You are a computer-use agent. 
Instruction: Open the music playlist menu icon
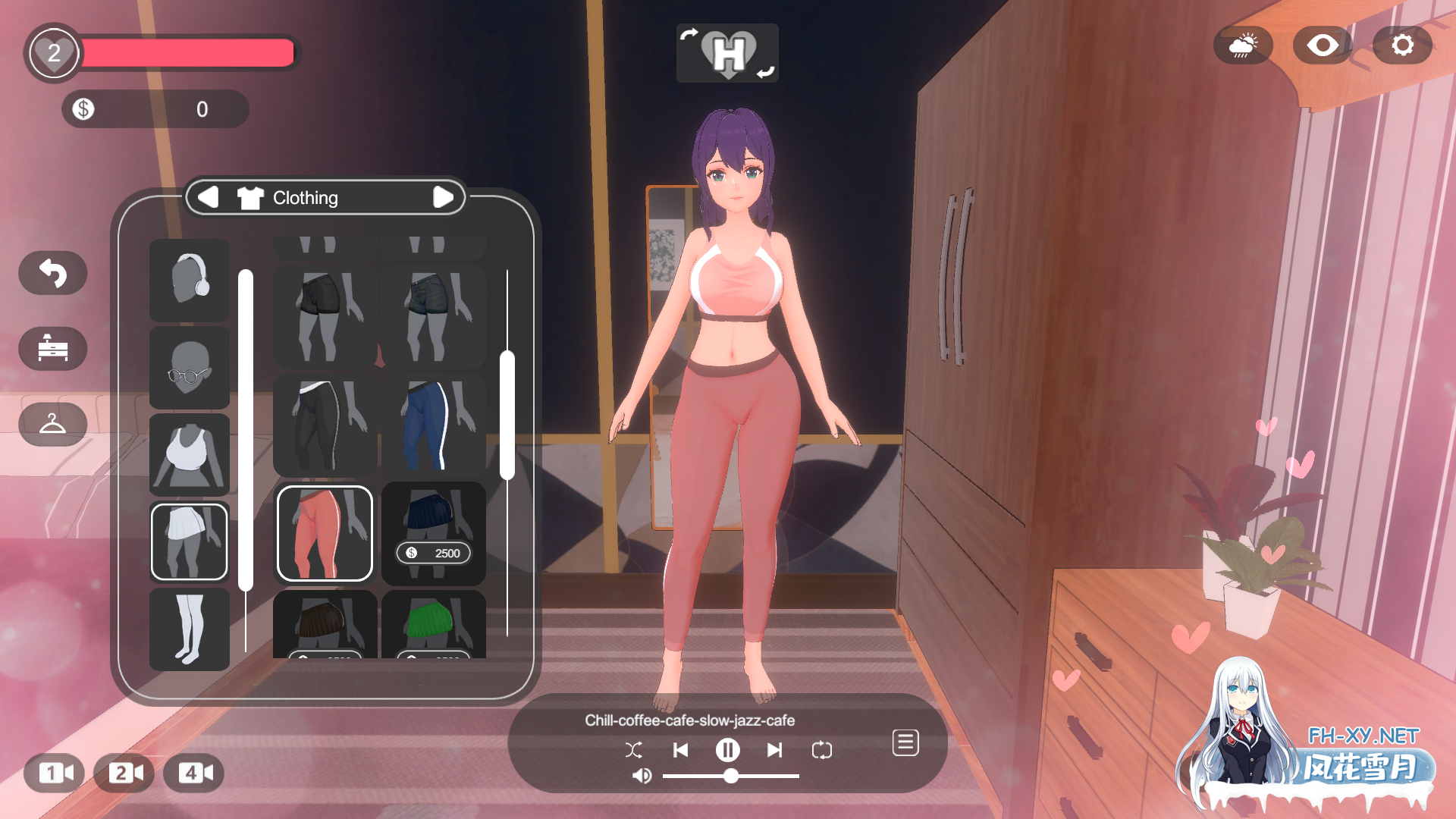[x=905, y=743]
